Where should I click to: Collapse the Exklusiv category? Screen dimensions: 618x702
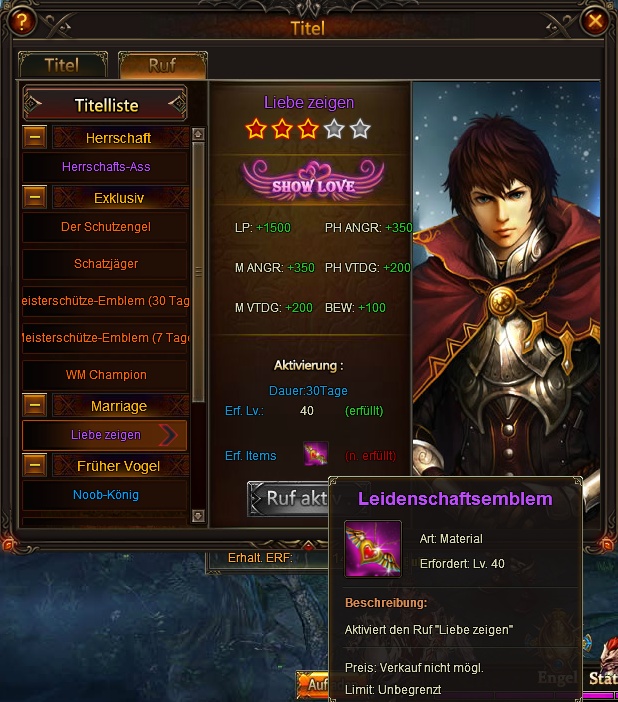(x=35, y=198)
